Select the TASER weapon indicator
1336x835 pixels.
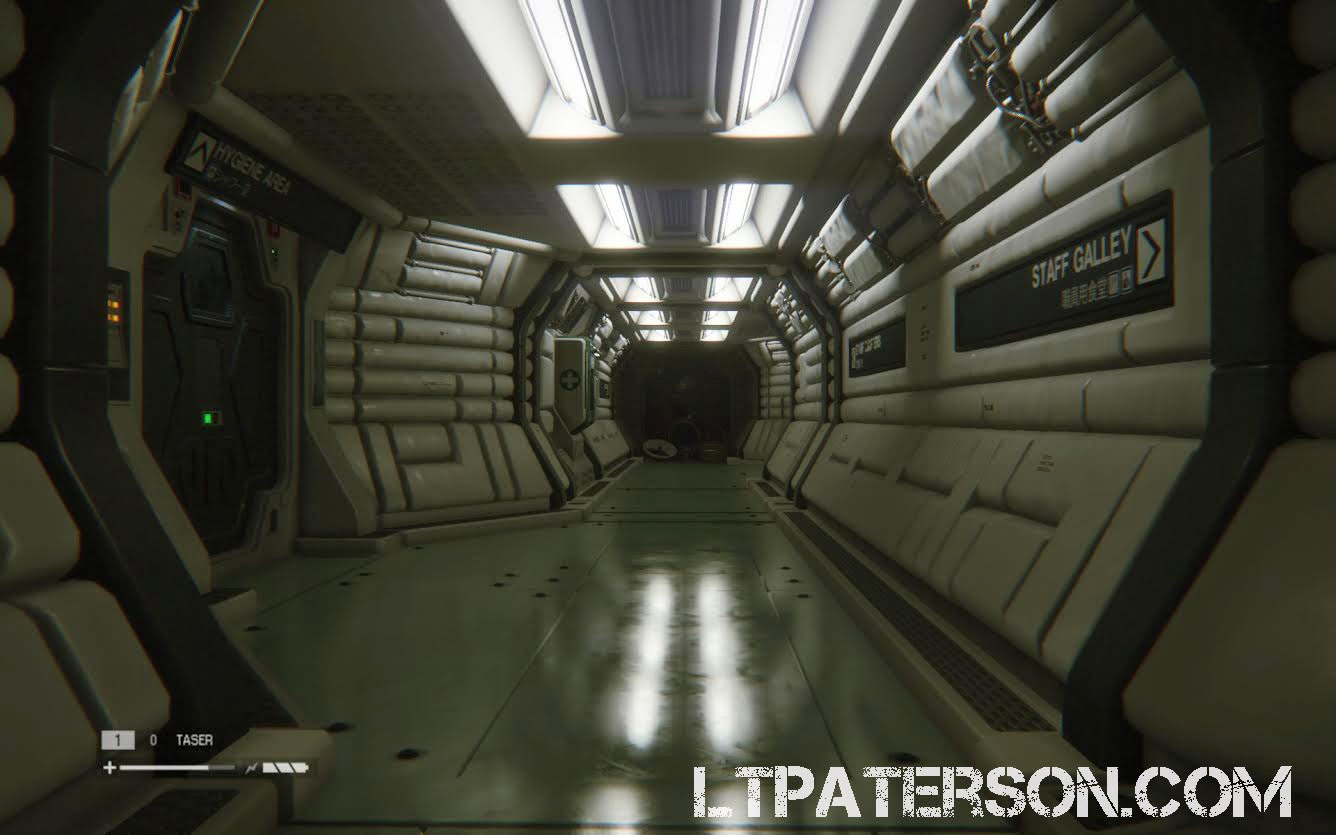(x=194, y=739)
